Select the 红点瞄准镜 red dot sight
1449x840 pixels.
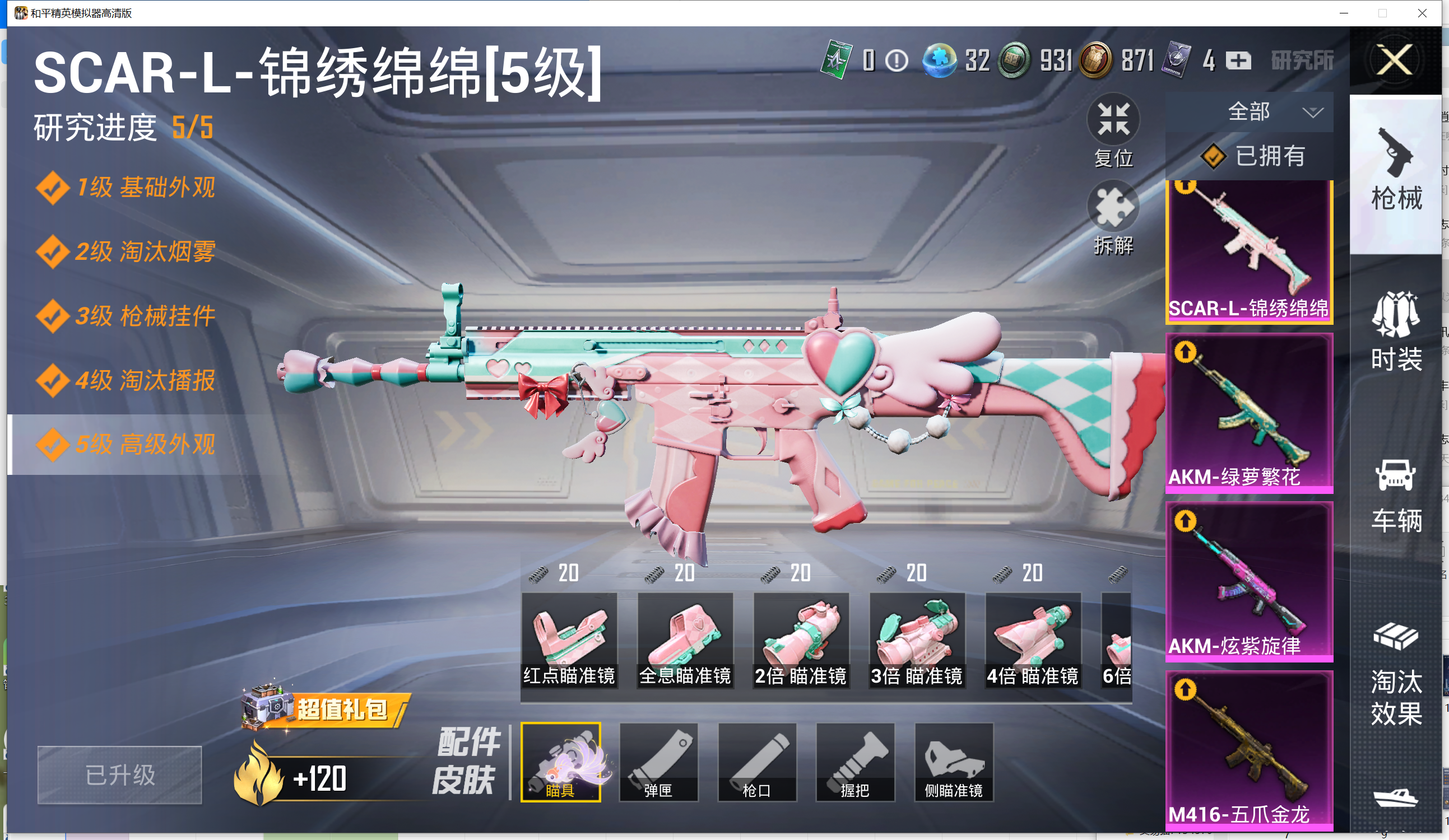point(569,640)
